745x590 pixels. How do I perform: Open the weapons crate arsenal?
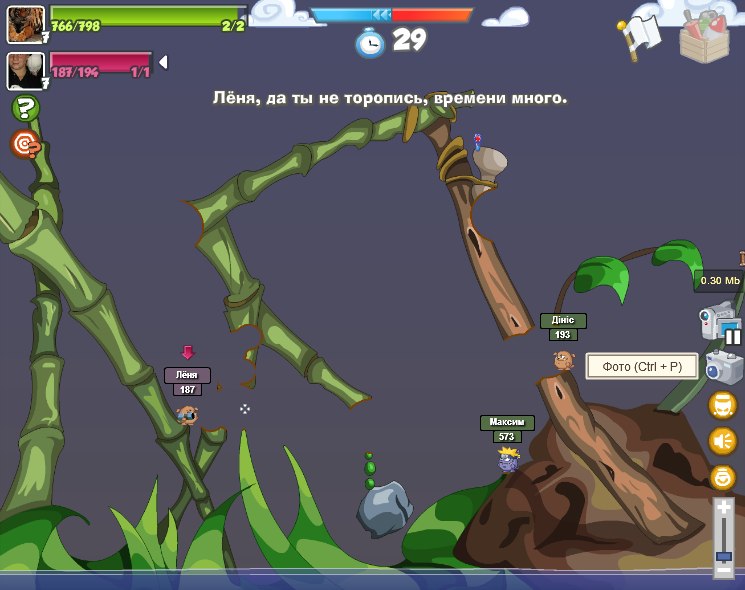(704, 36)
